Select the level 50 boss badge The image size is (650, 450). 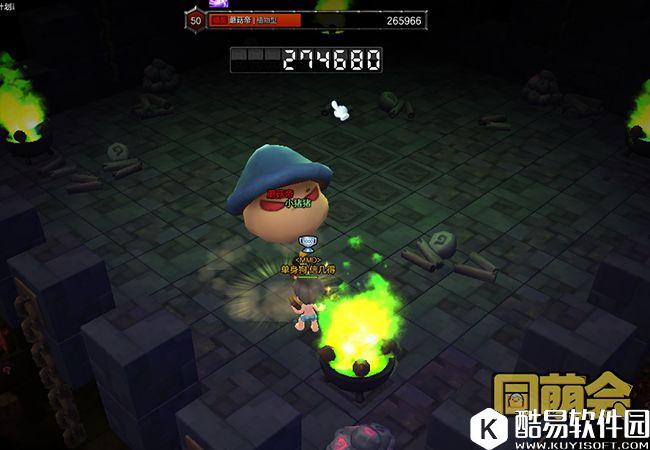[x=194, y=20]
